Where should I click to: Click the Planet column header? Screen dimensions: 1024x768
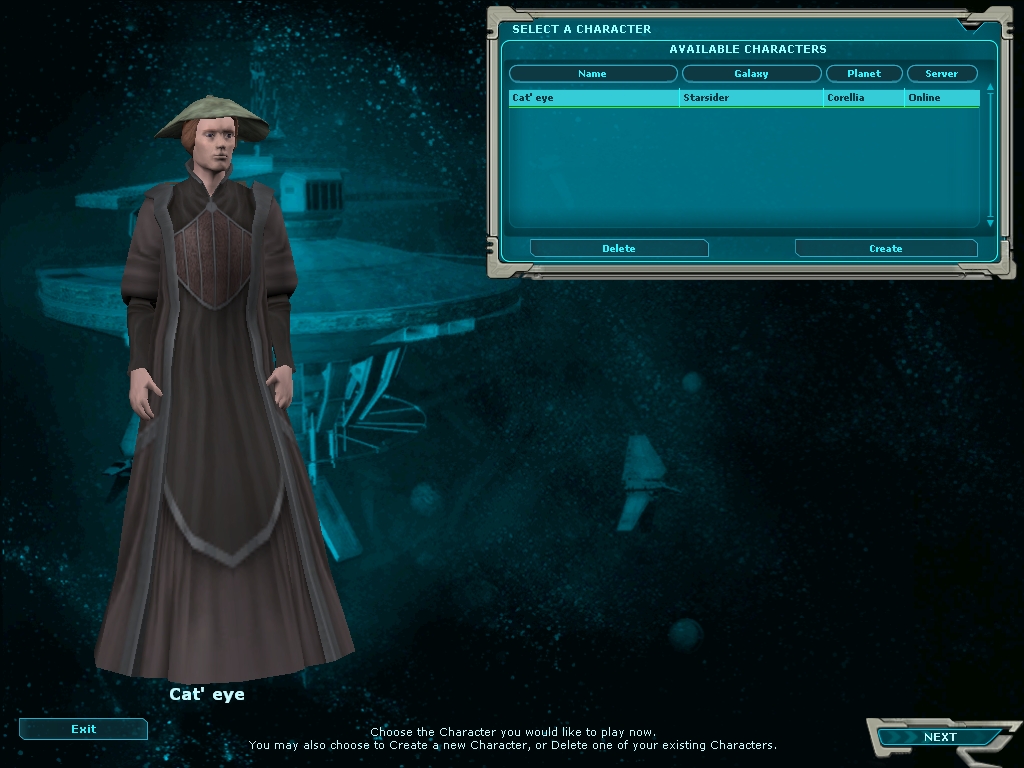click(x=864, y=74)
